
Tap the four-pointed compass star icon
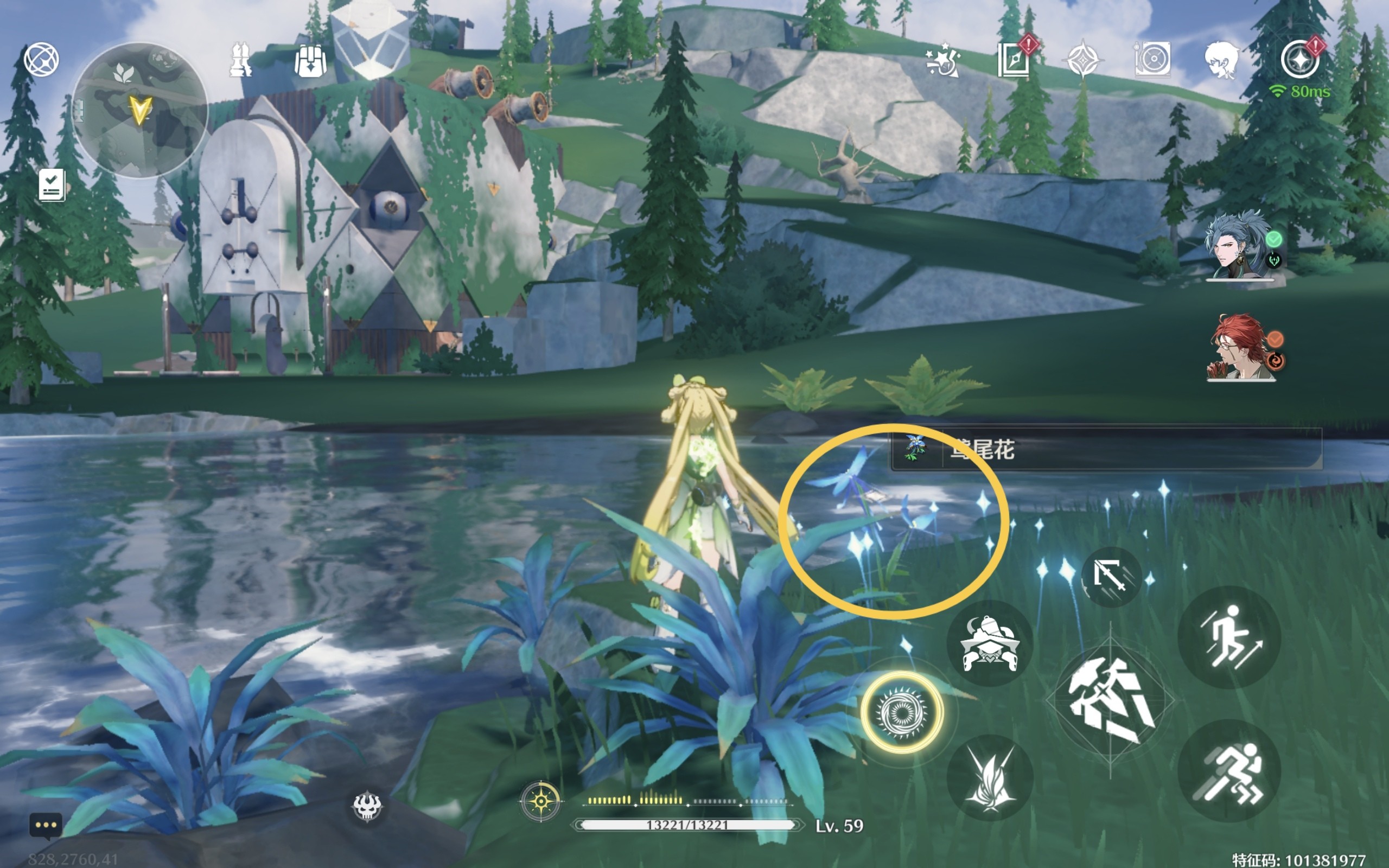(1083, 60)
